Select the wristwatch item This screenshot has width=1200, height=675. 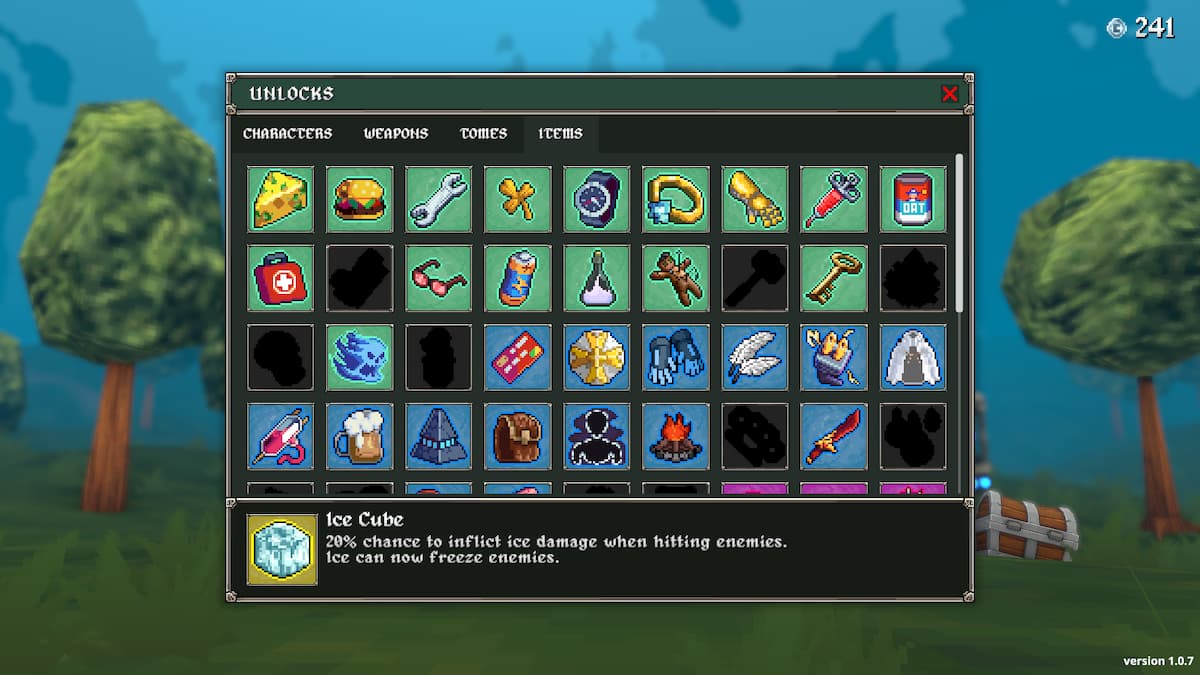pyautogui.click(x=597, y=198)
